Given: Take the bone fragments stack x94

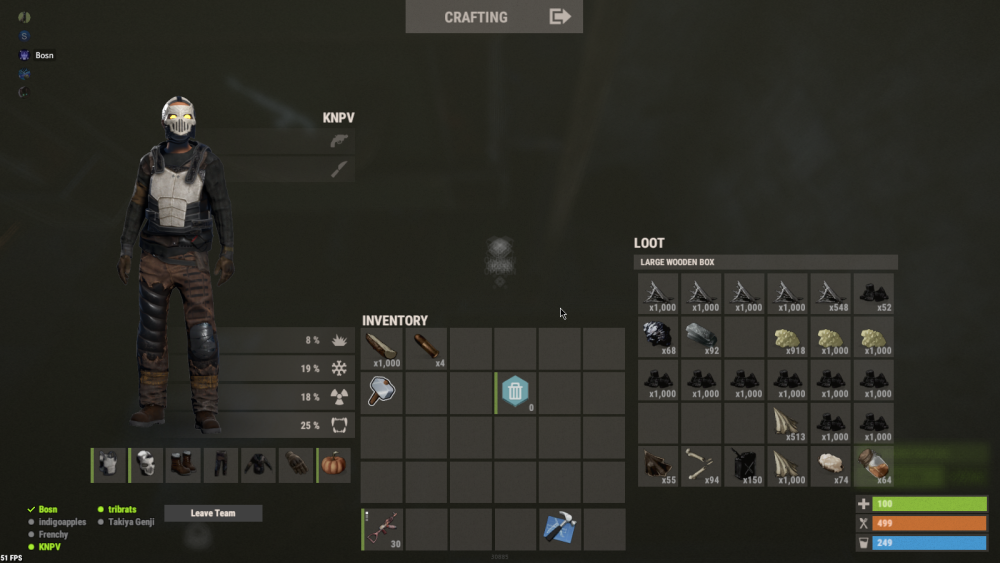Looking at the screenshot, I should point(702,466).
